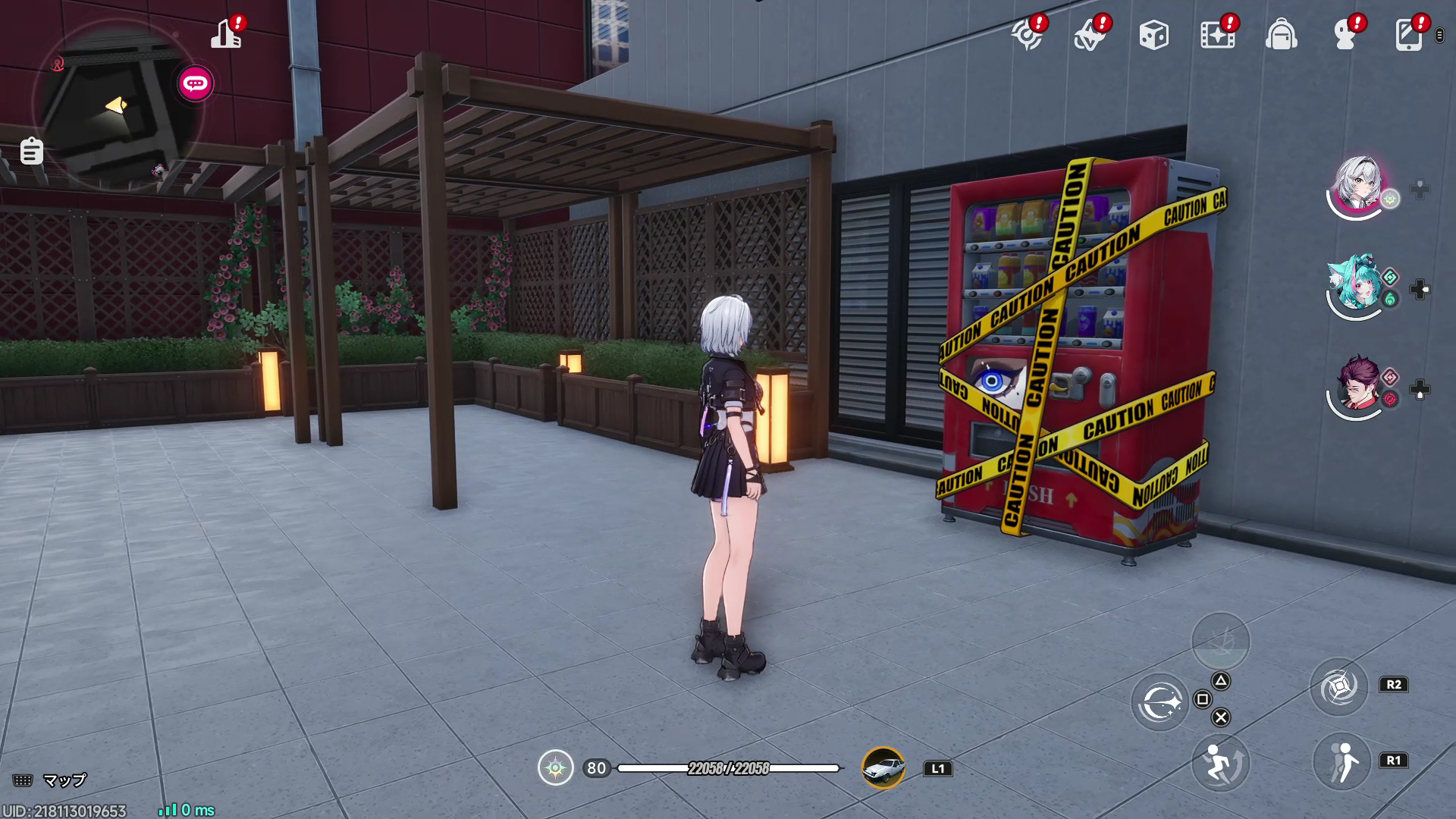Open the character head icon menu
The width and height of the screenshot is (1456, 819).
pos(1345,35)
